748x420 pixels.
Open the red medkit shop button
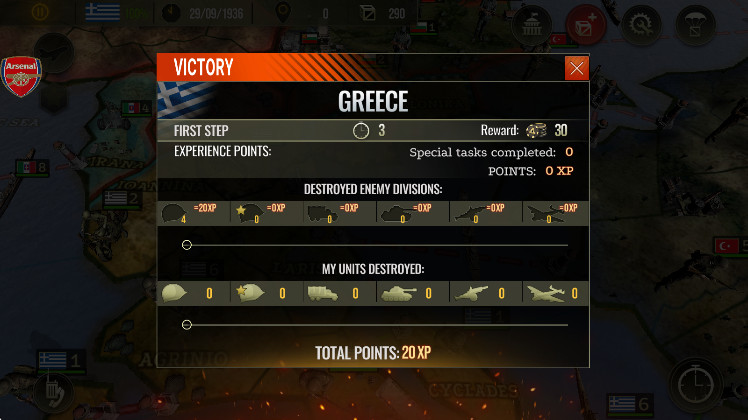click(x=585, y=23)
